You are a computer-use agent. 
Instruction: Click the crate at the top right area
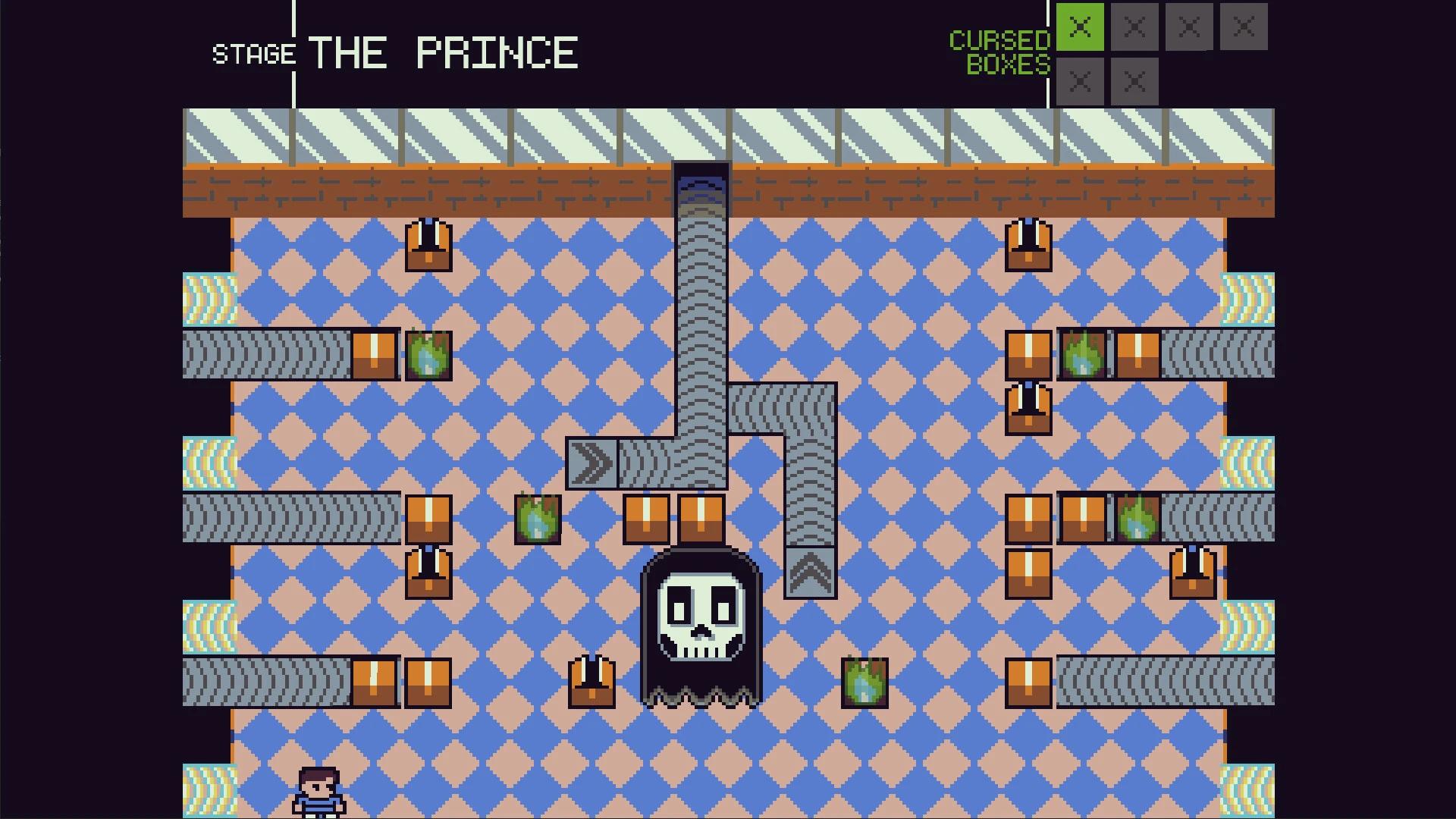1028,246
